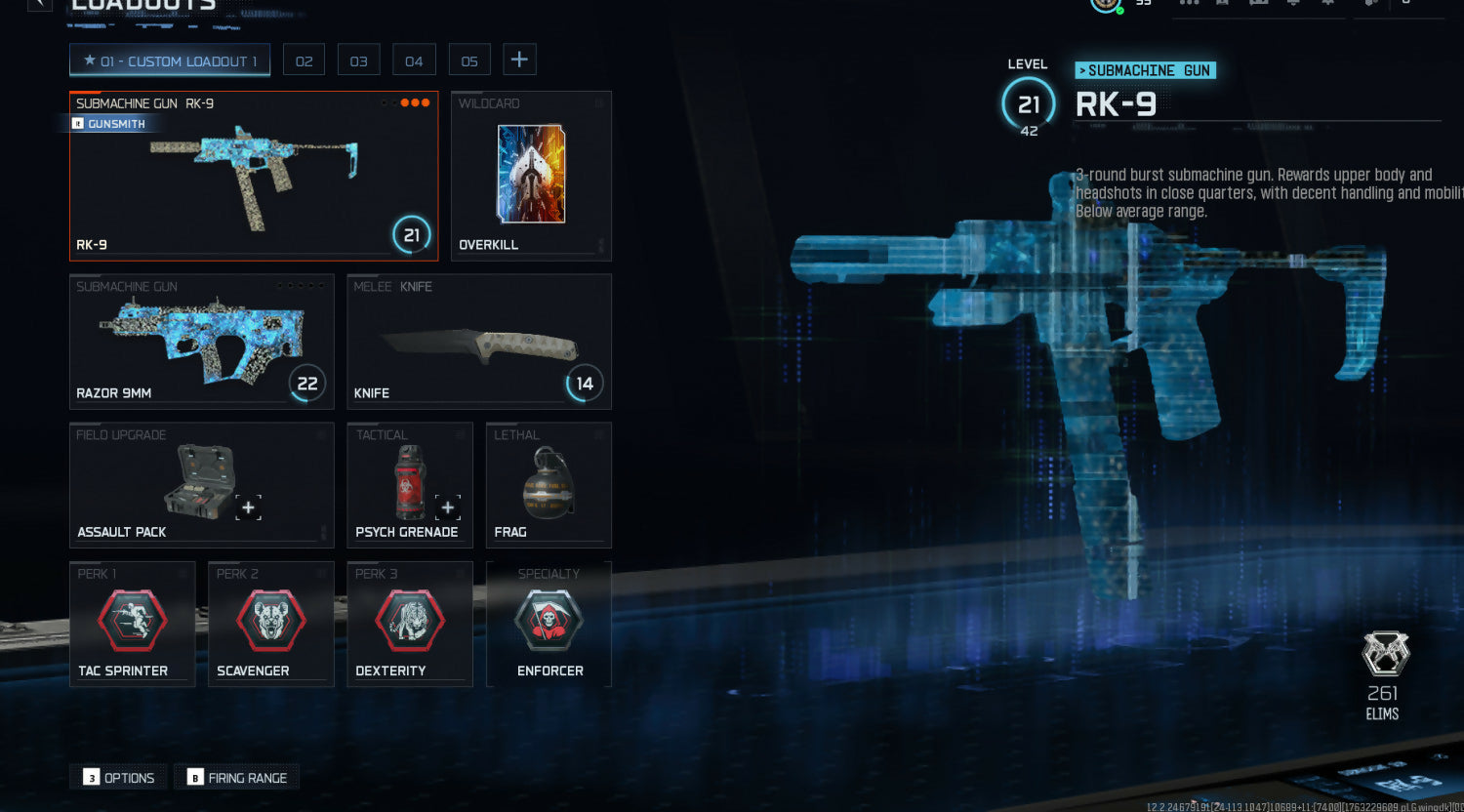Switch to loadout 03
Viewport: 1464px width, 812px height.
(x=359, y=61)
